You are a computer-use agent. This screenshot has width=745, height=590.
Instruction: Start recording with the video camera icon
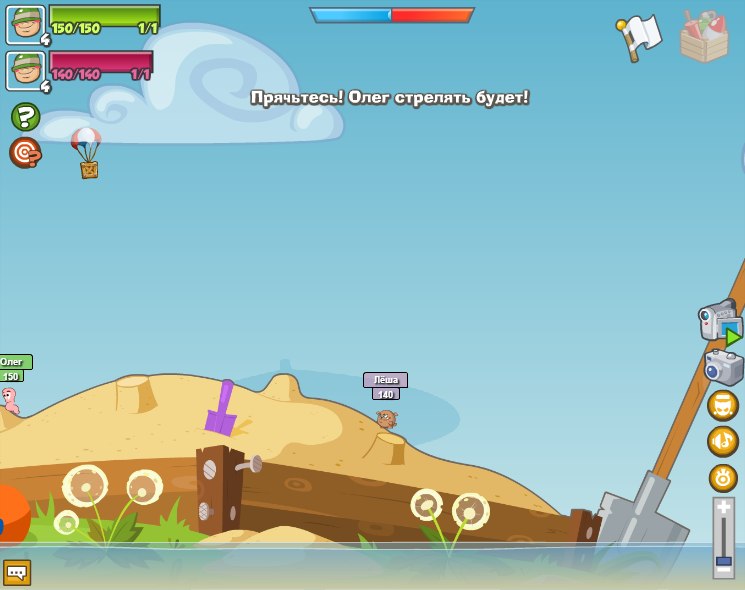[x=718, y=322]
